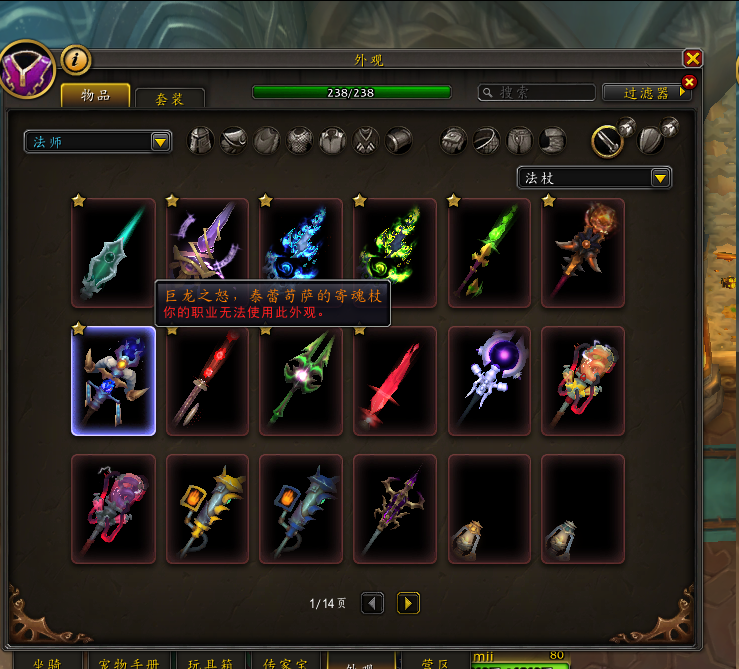Select the head slot helmet icon
739x669 pixels.
(x=202, y=141)
